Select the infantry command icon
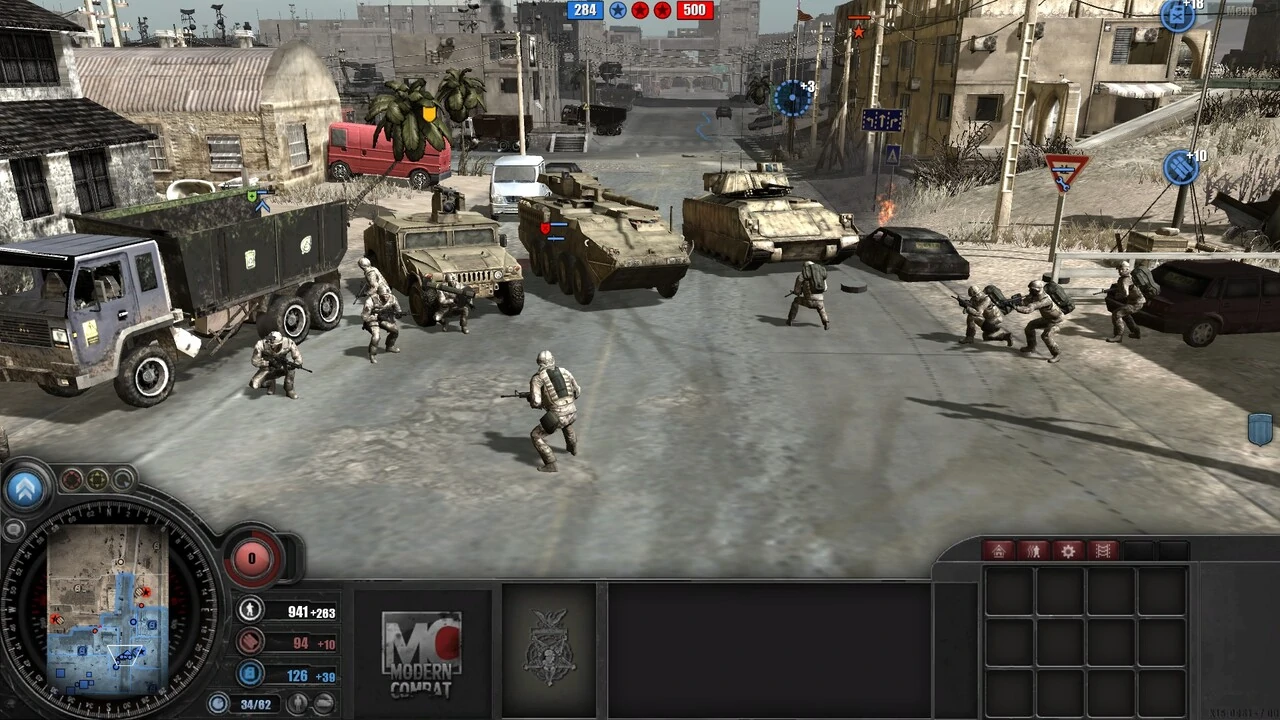1280x720 pixels. pyautogui.click(x=1034, y=551)
